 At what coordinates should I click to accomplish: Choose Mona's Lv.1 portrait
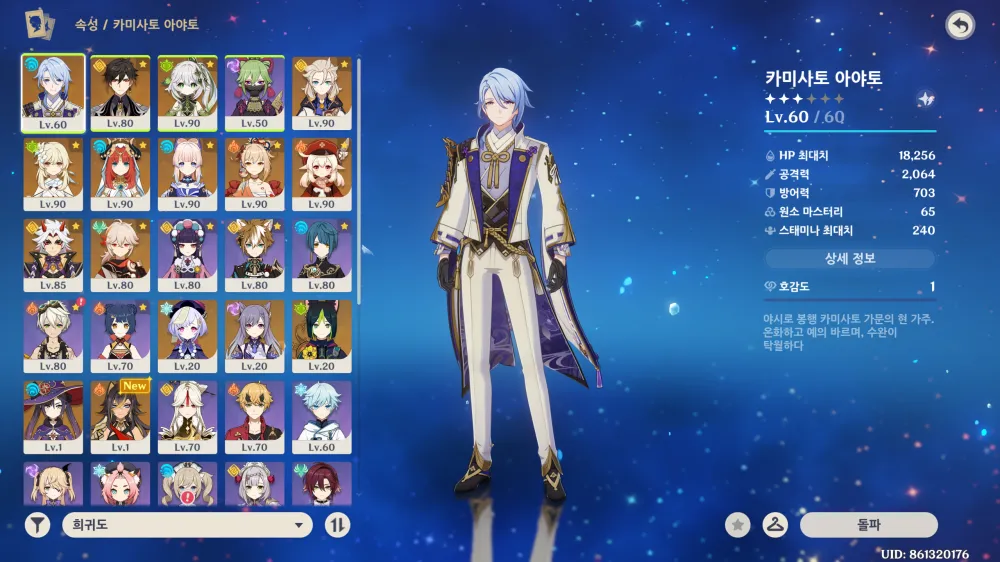coord(54,418)
